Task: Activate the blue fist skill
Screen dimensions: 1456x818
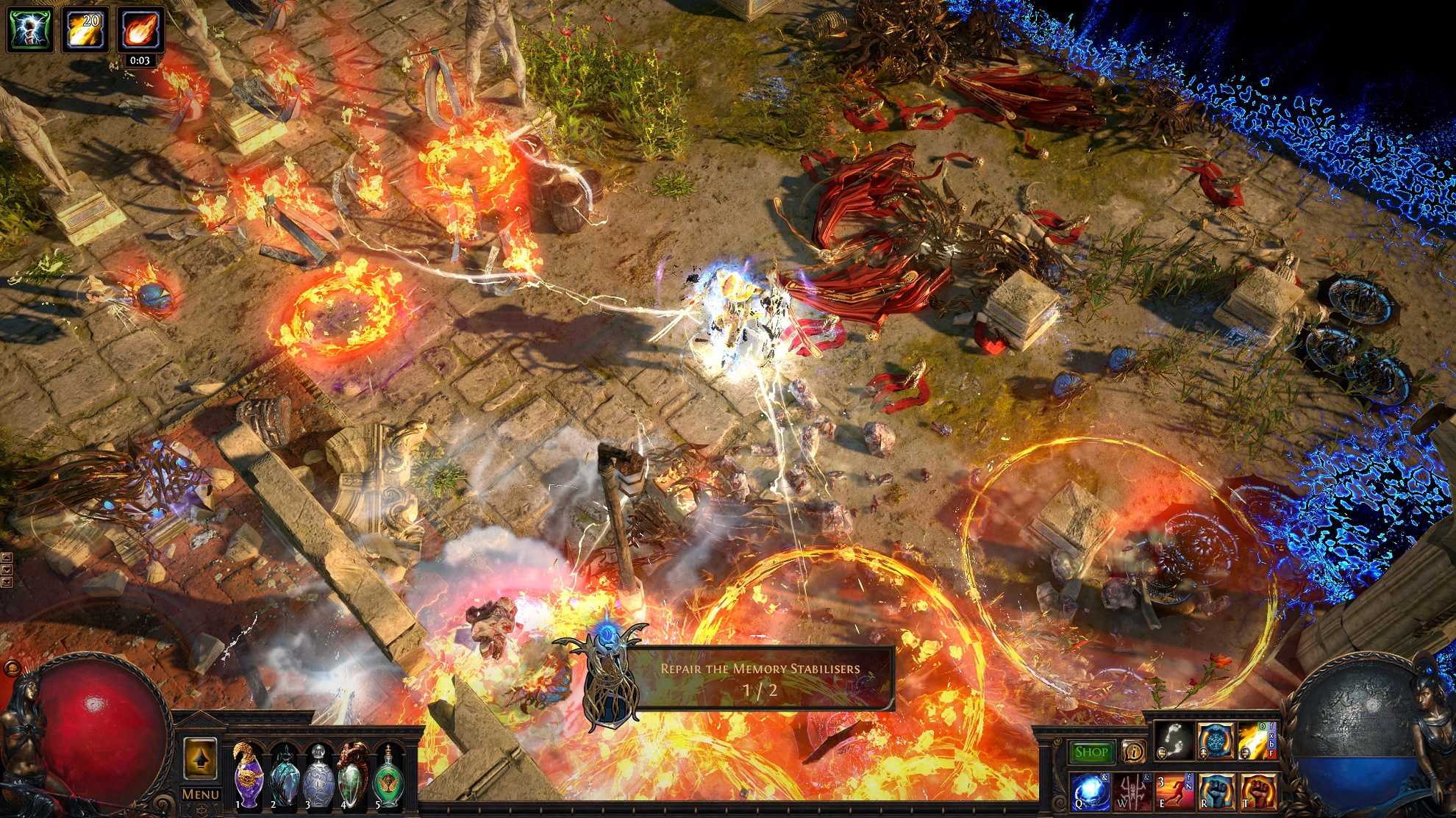Action: pos(1216,792)
